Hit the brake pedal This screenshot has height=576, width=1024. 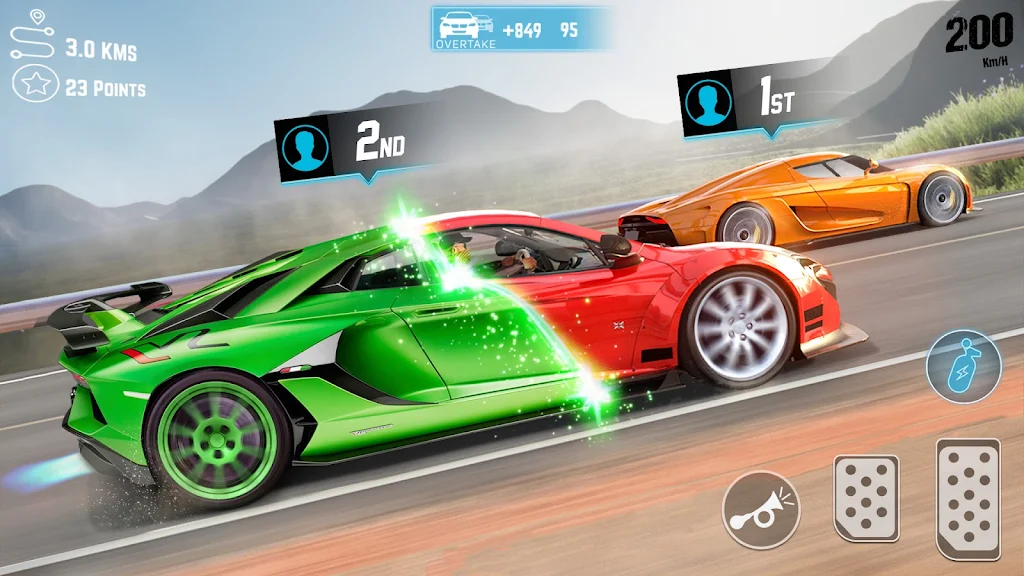pos(866,498)
